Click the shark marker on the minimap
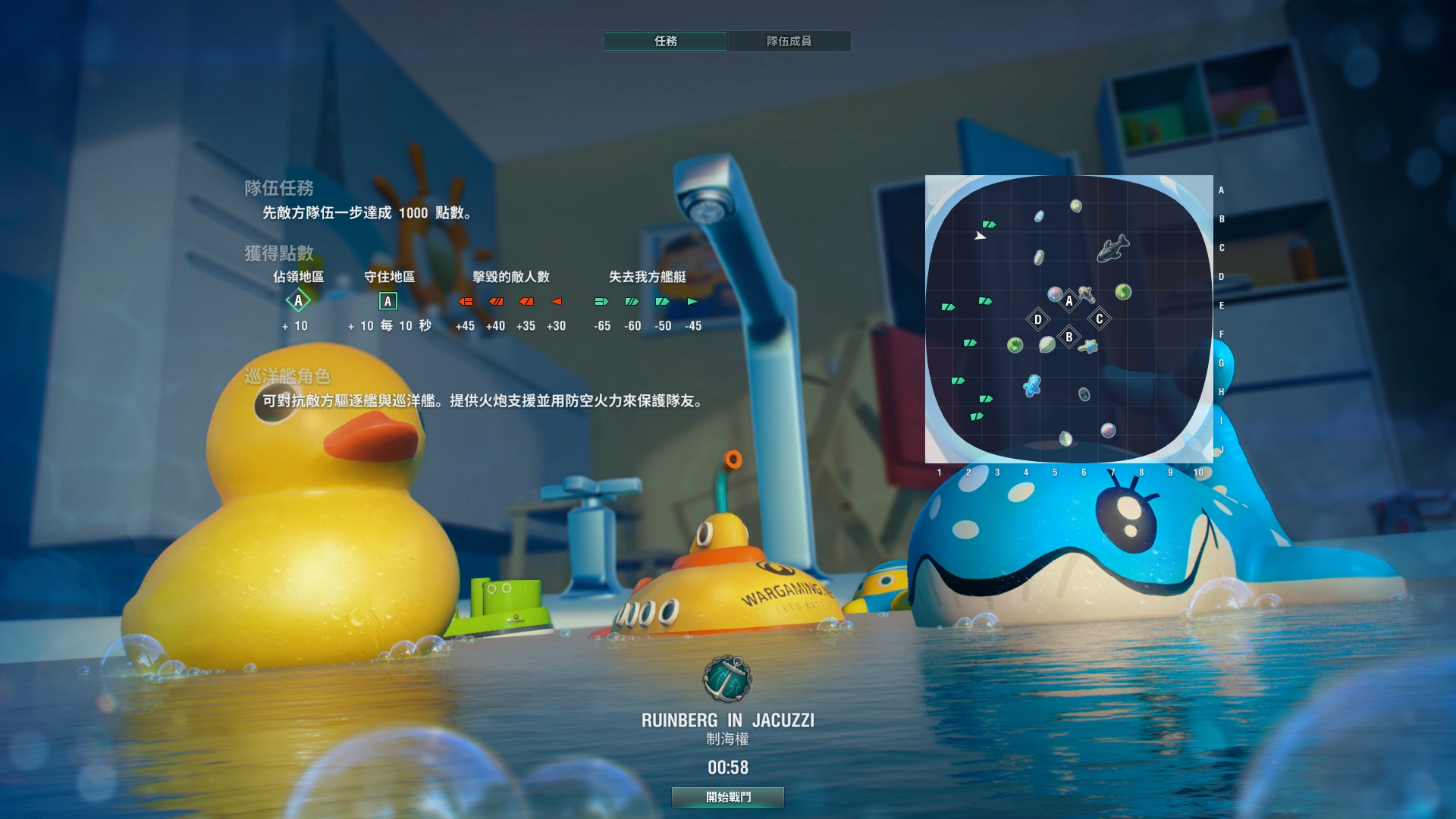This screenshot has width=1456, height=819. point(1112,248)
